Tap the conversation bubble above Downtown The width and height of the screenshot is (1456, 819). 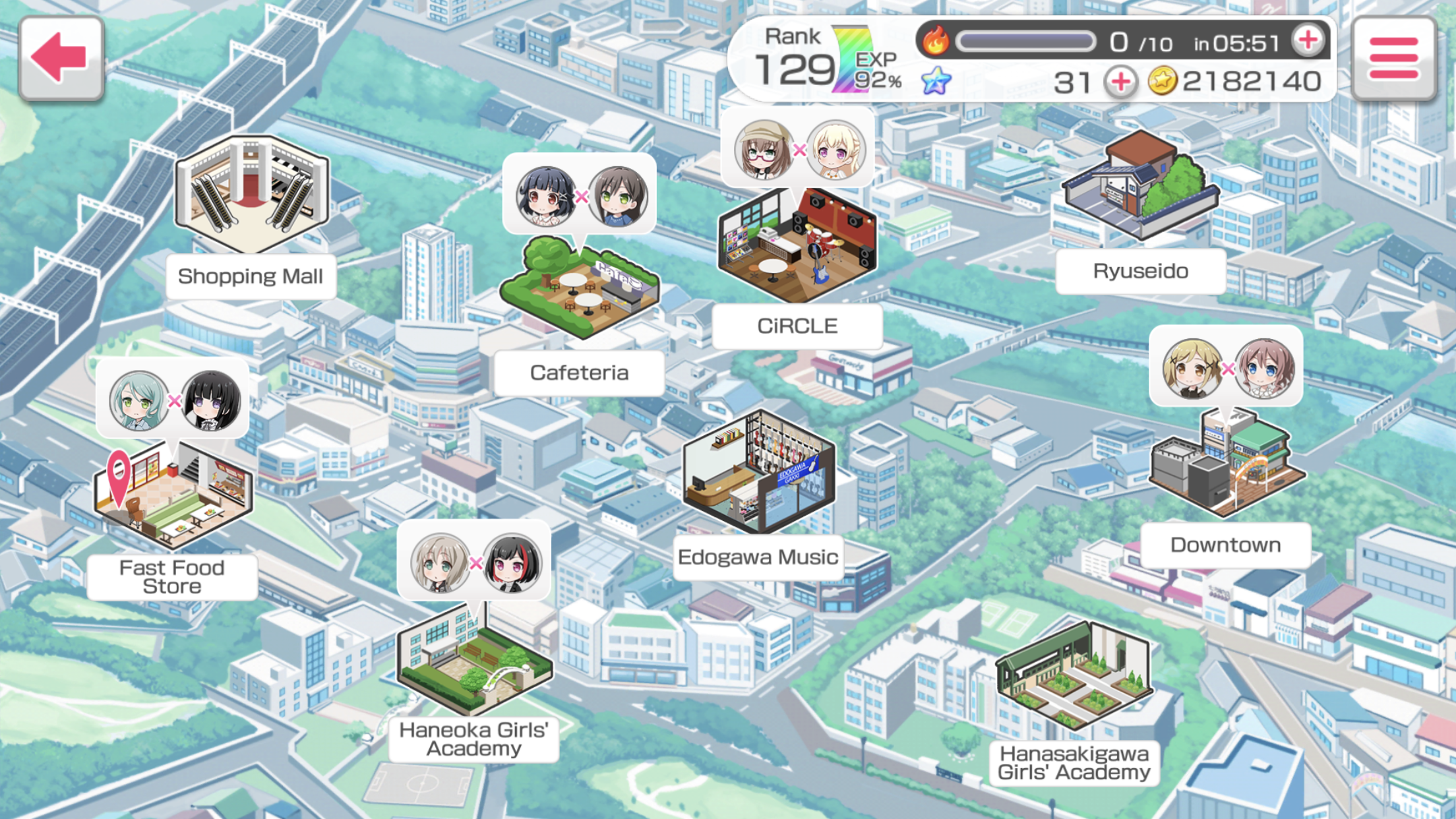(1226, 367)
